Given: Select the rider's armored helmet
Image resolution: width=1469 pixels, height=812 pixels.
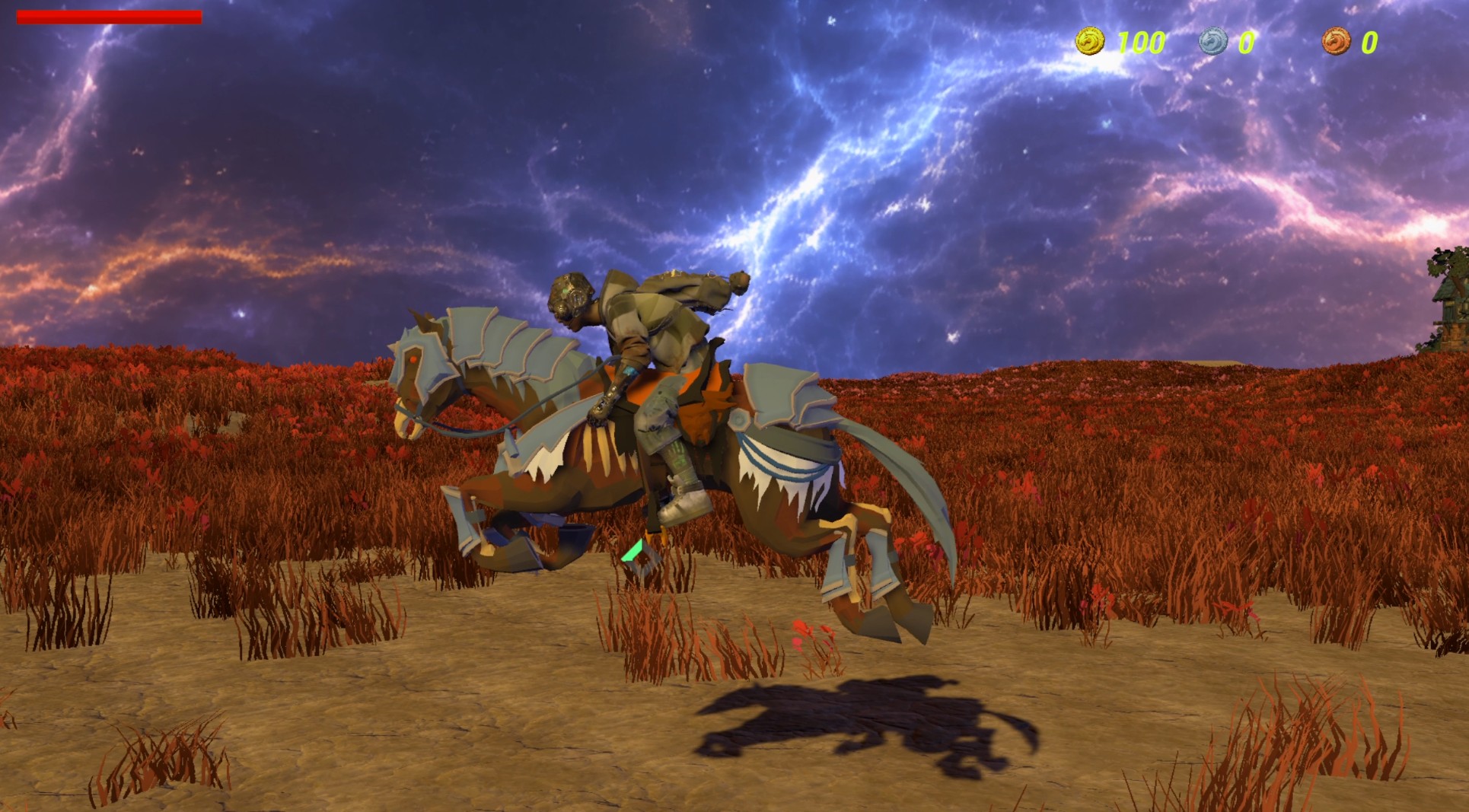Looking at the screenshot, I should (573, 297).
